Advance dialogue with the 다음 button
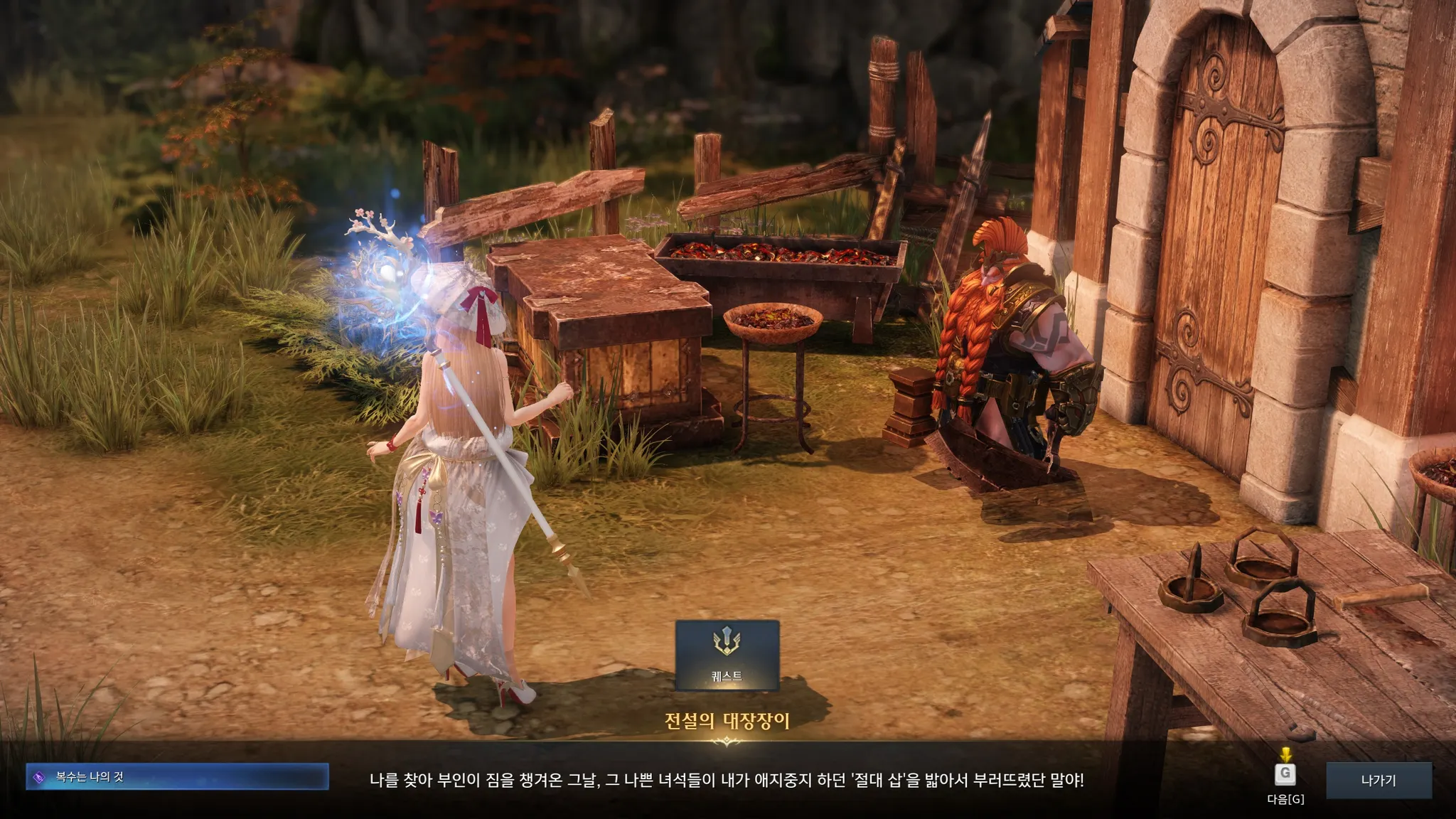Image resolution: width=1456 pixels, height=819 pixels. coord(1285,775)
